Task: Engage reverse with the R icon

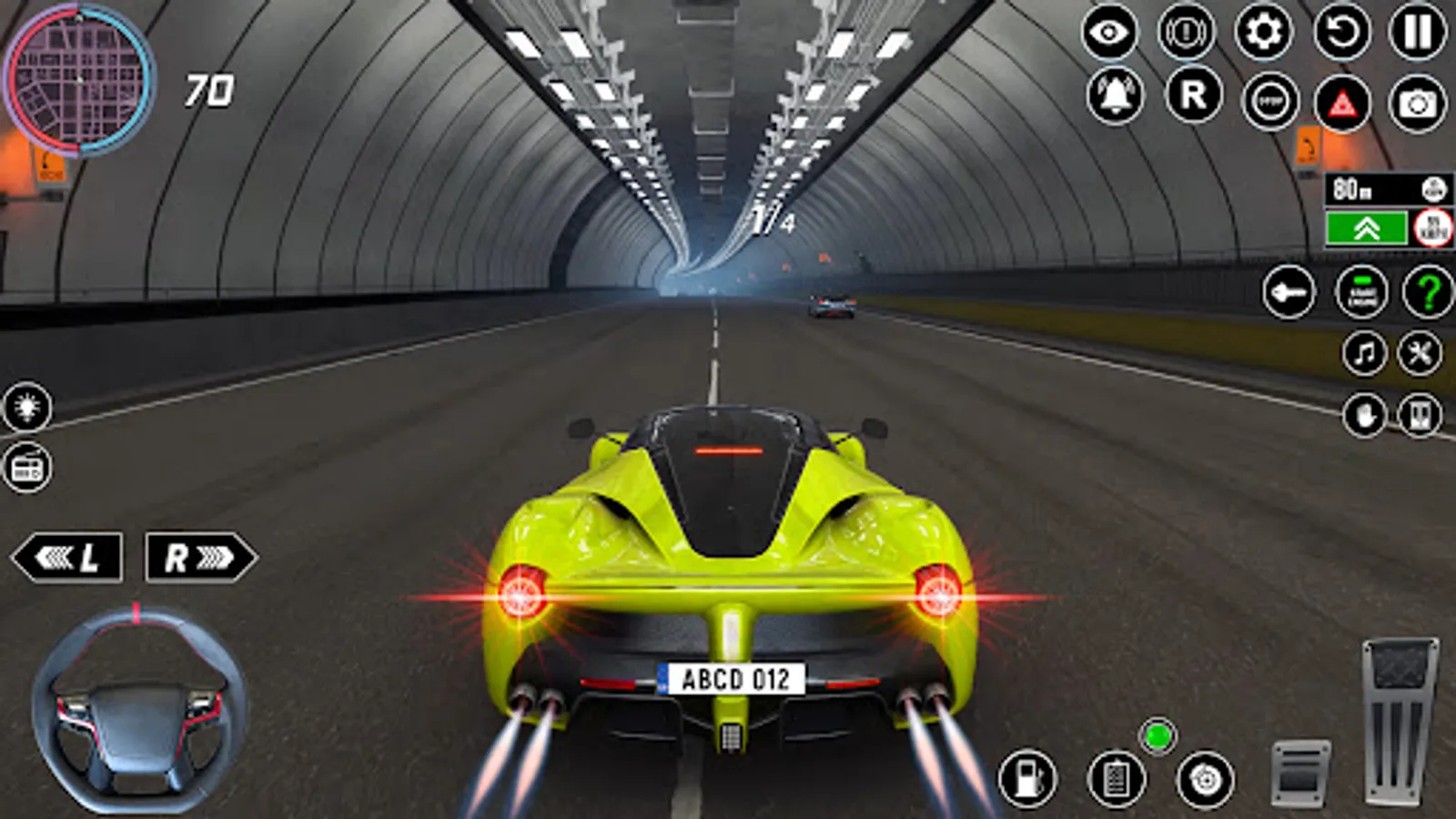Action: point(1195,95)
